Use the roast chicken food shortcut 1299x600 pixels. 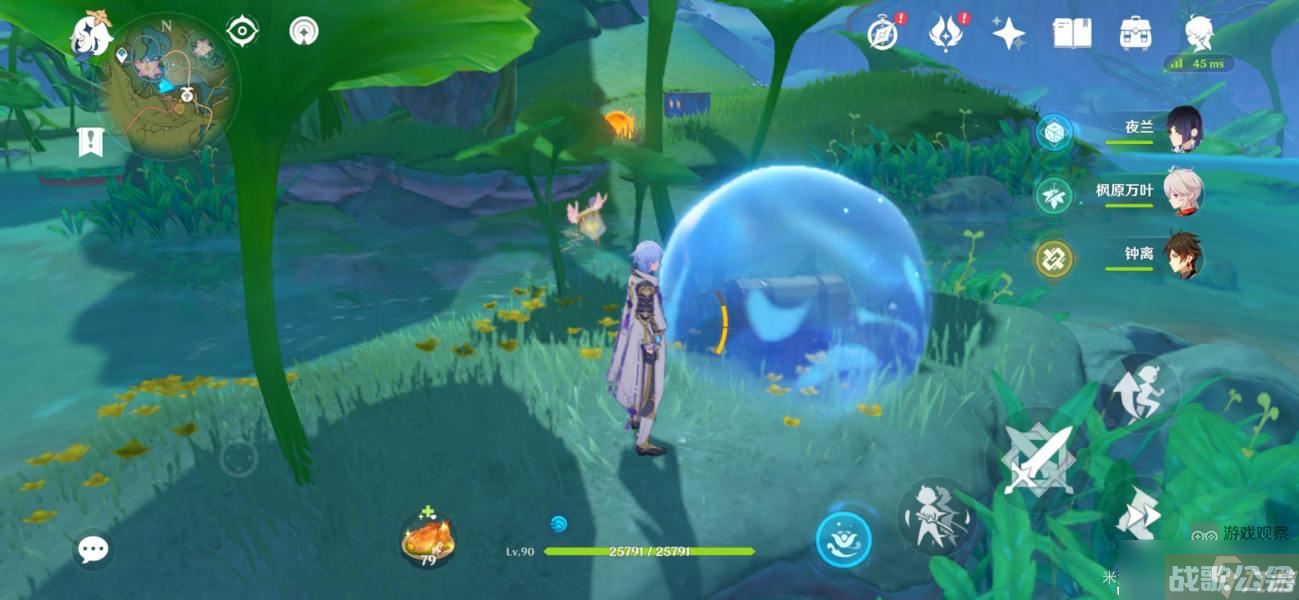point(427,540)
